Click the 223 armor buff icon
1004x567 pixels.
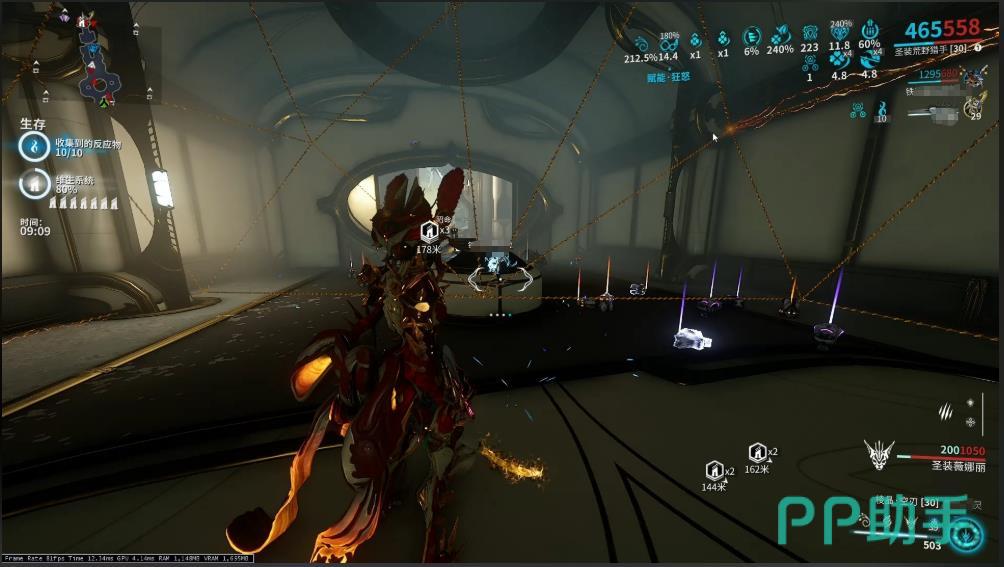click(x=809, y=33)
